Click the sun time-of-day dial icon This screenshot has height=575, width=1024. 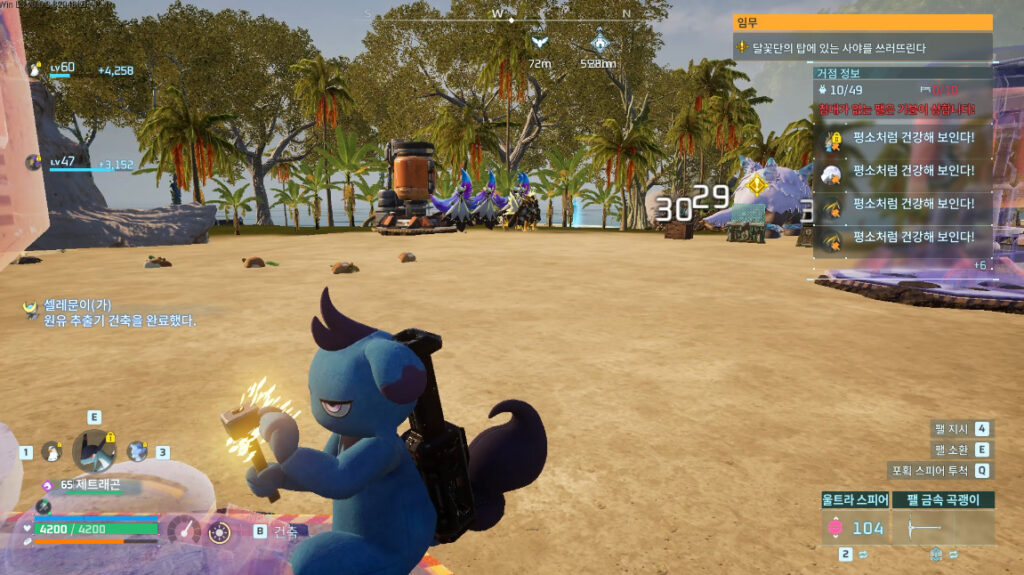click(x=219, y=532)
